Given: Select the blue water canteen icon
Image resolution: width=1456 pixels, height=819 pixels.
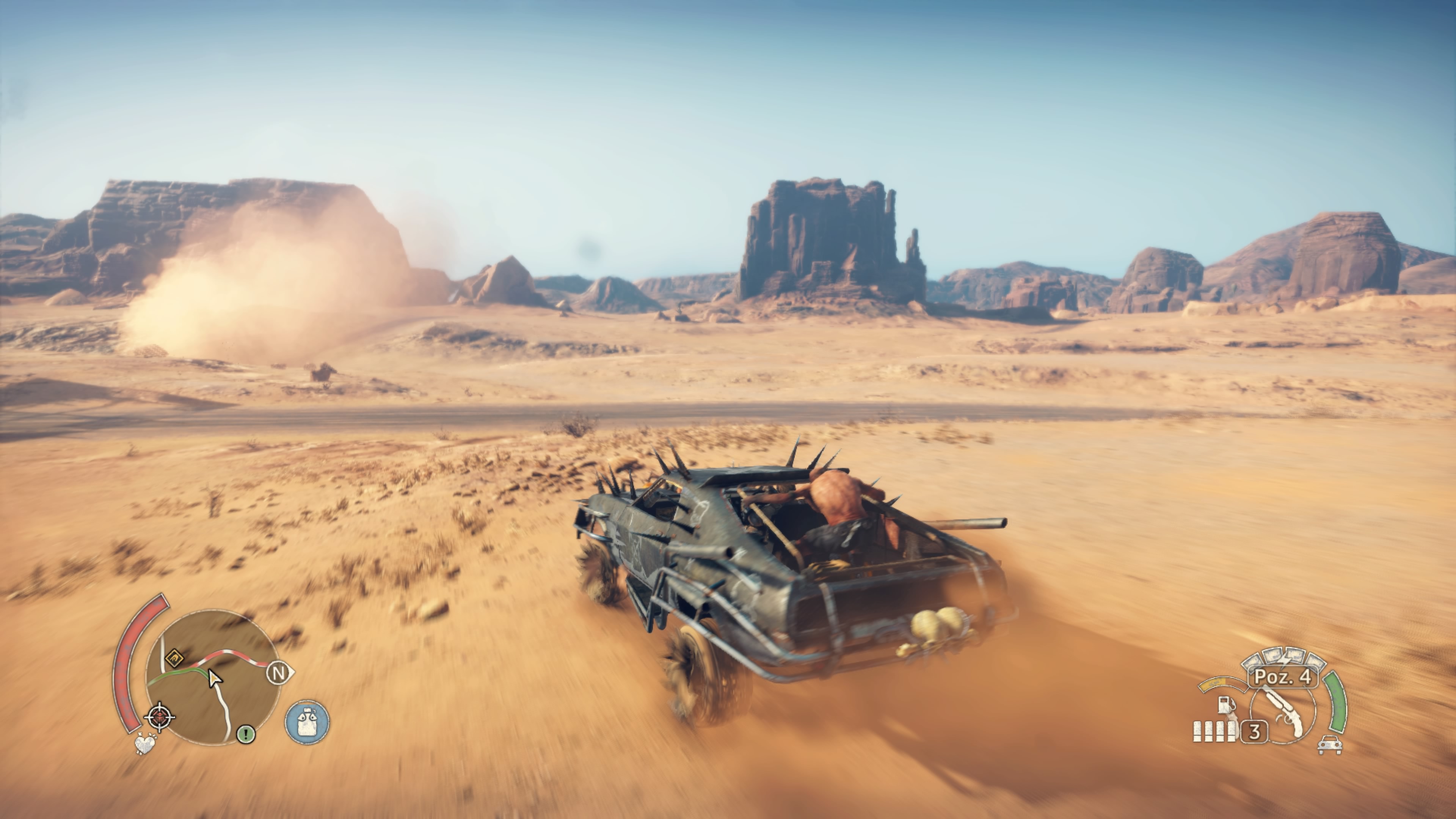Looking at the screenshot, I should 307,722.
